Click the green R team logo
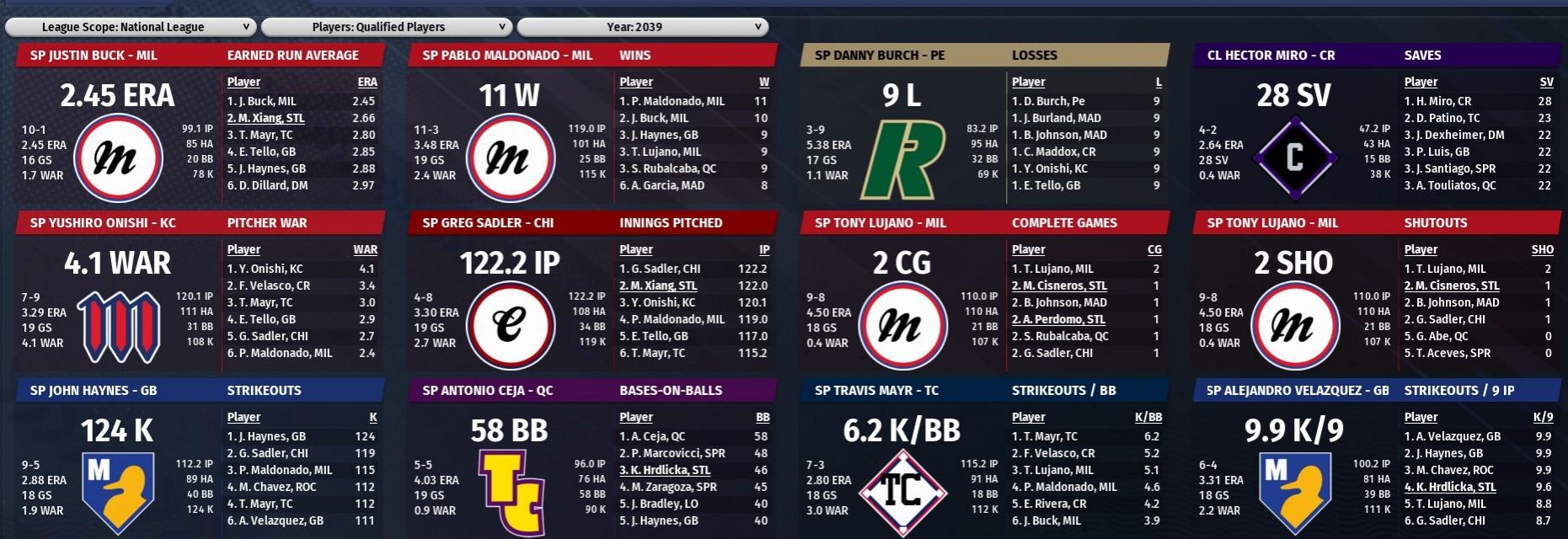The width and height of the screenshot is (1568, 539). 902,159
